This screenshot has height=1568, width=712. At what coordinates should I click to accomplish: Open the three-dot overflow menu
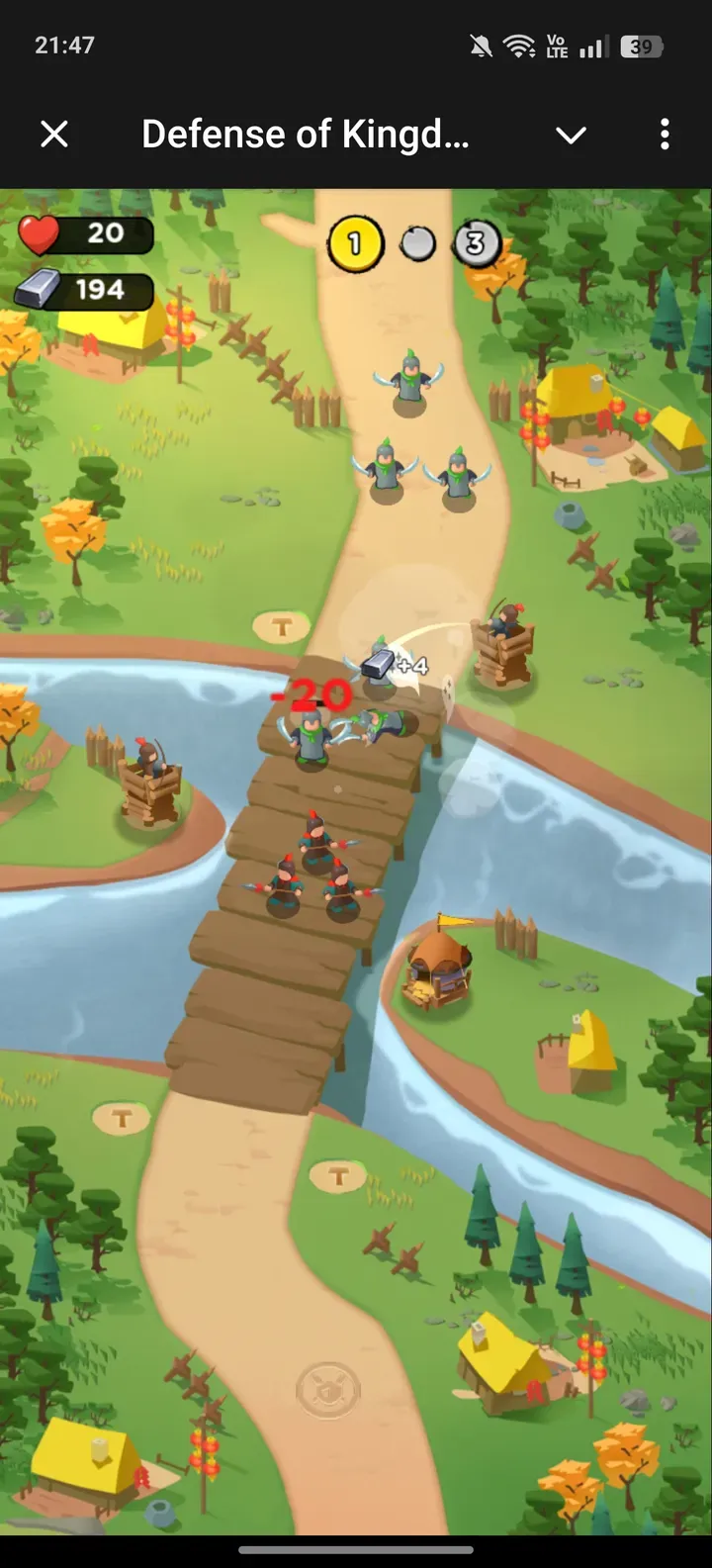pos(665,134)
